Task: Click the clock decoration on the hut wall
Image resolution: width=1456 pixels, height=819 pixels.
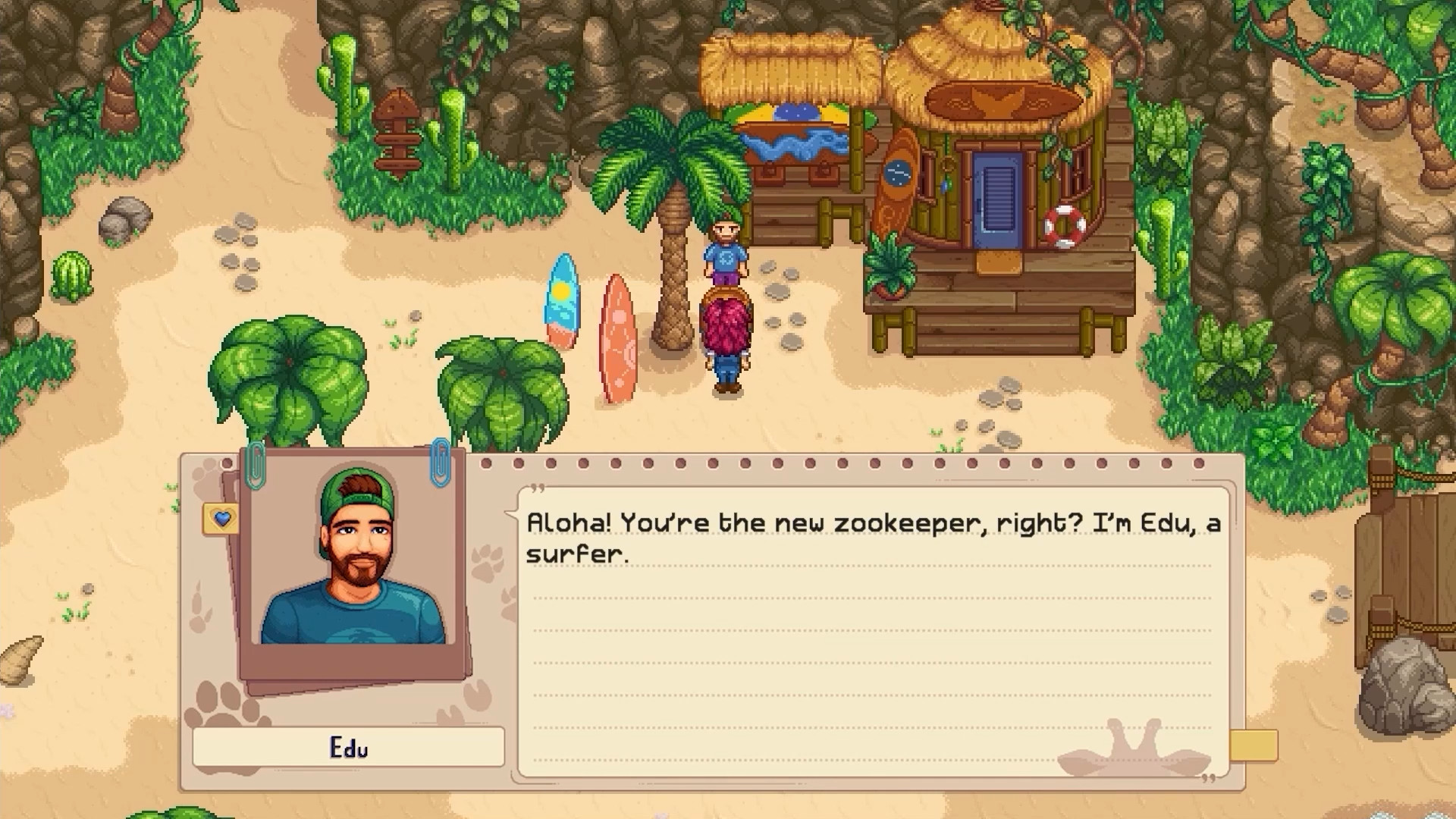Action: coord(899,172)
